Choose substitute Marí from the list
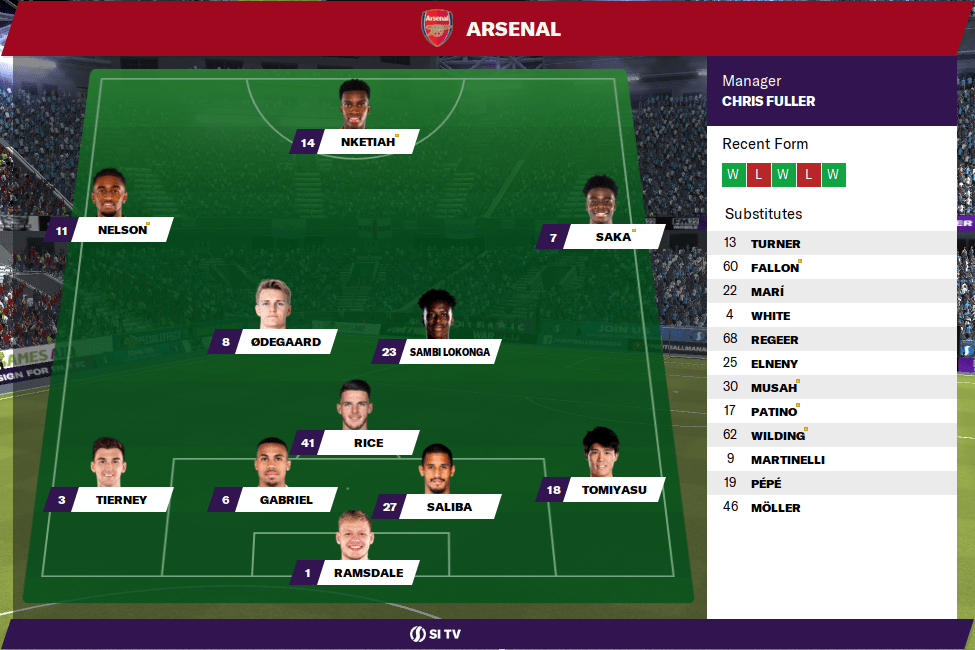This screenshot has width=975, height=650. (x=767, y=292)
